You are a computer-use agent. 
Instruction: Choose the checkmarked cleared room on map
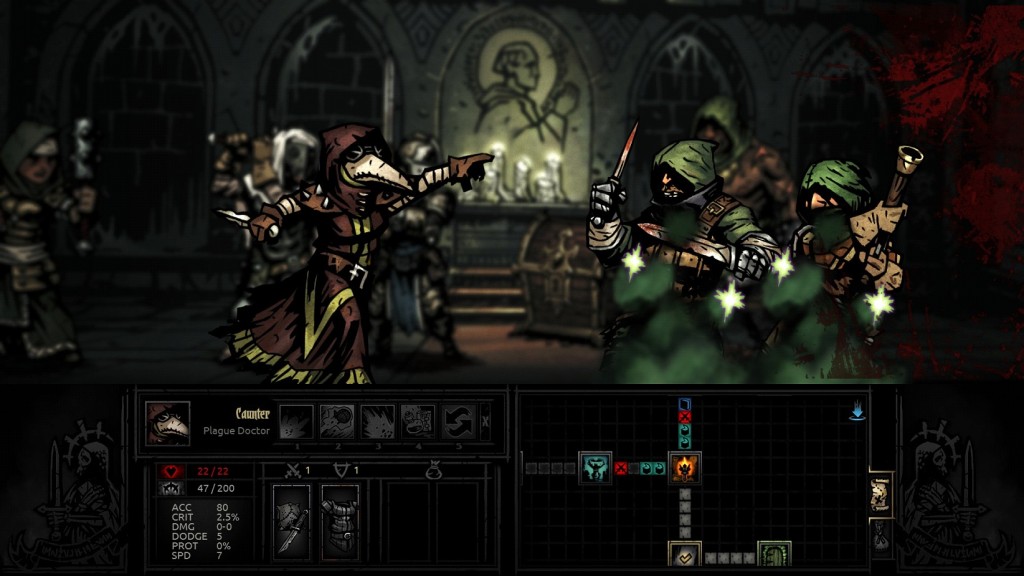(685, 555)
